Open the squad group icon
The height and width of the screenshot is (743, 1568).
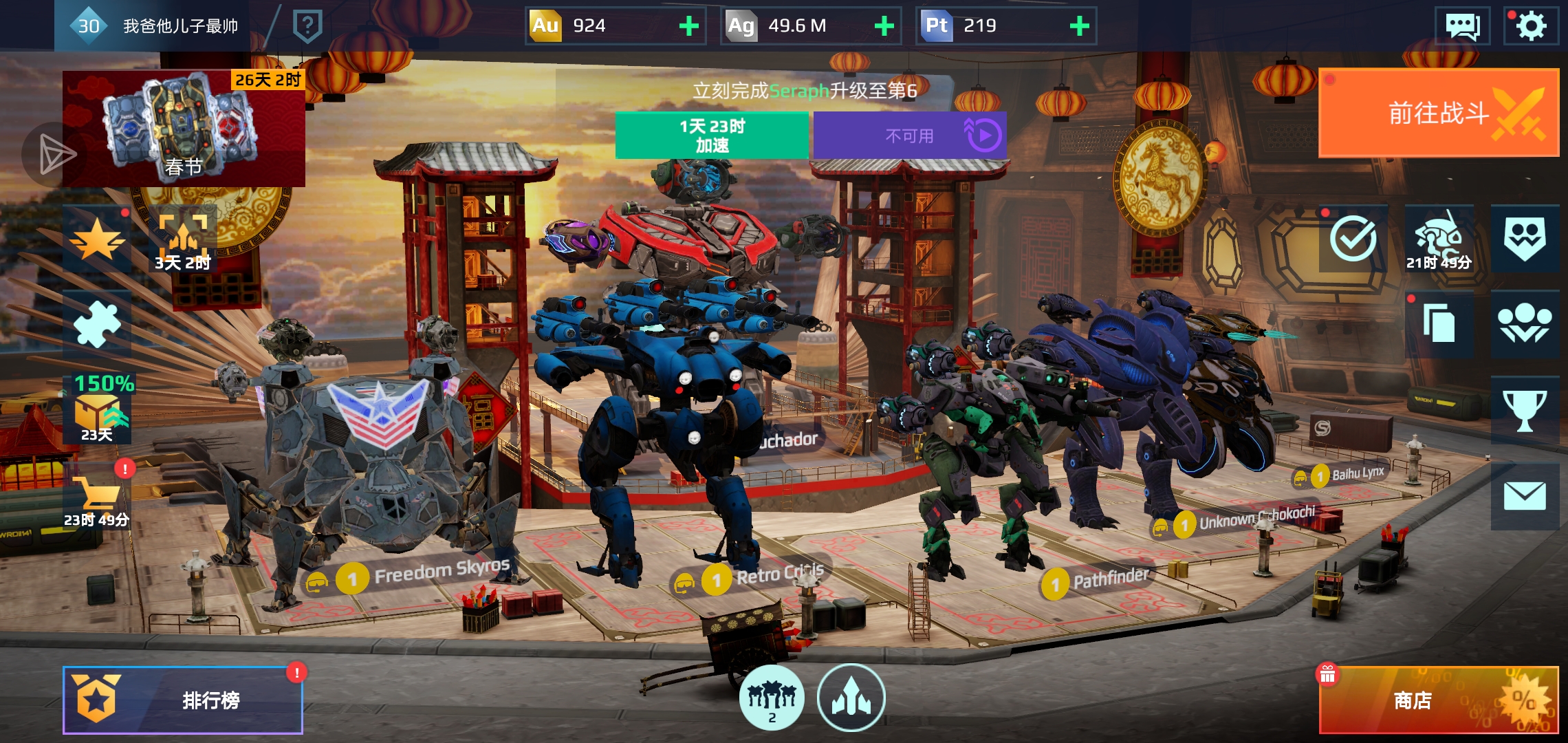[1524, 324]
